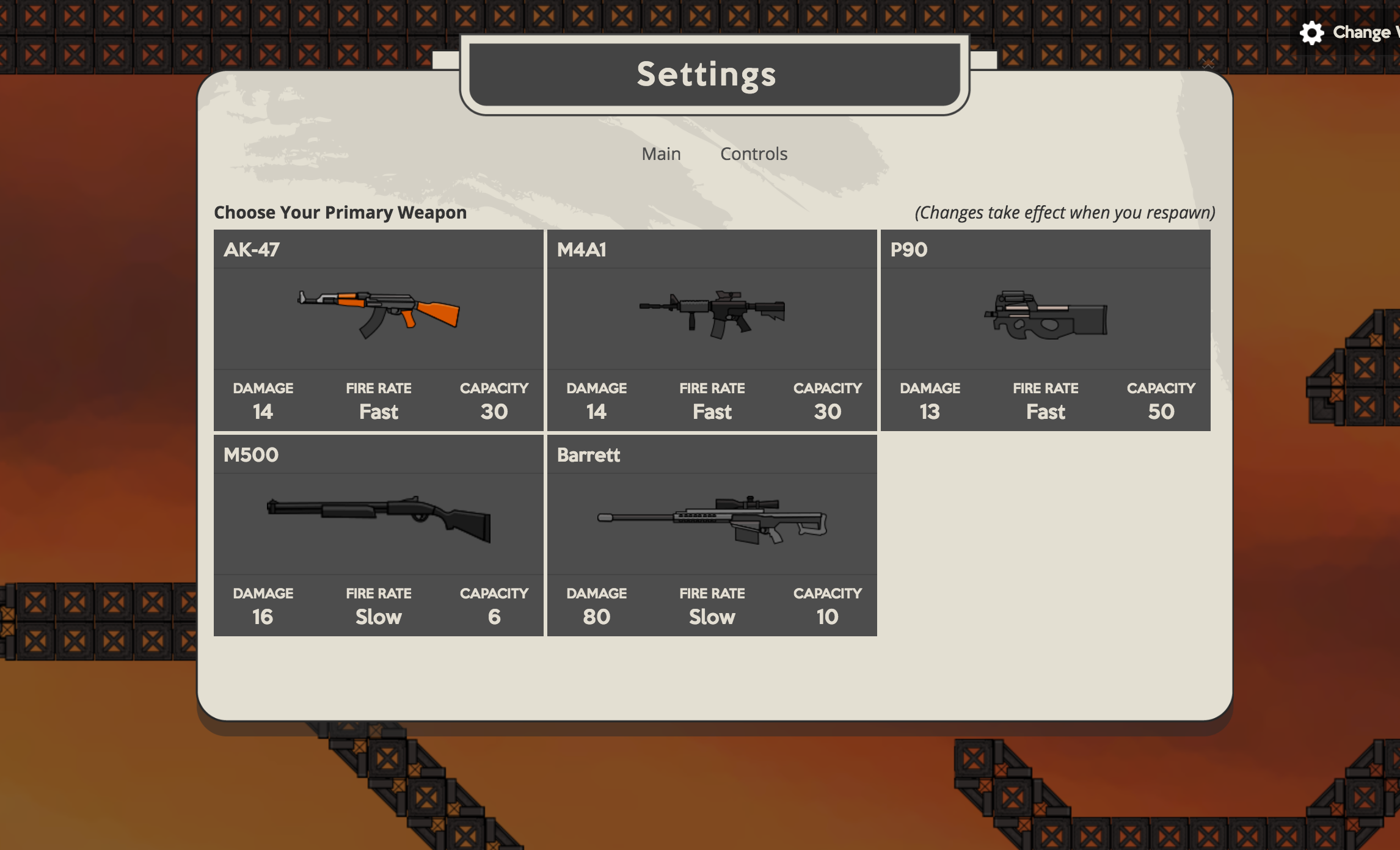1400x850 pixels.
Task: Choose the AK-47 as primary weapon
Action: 378,330
